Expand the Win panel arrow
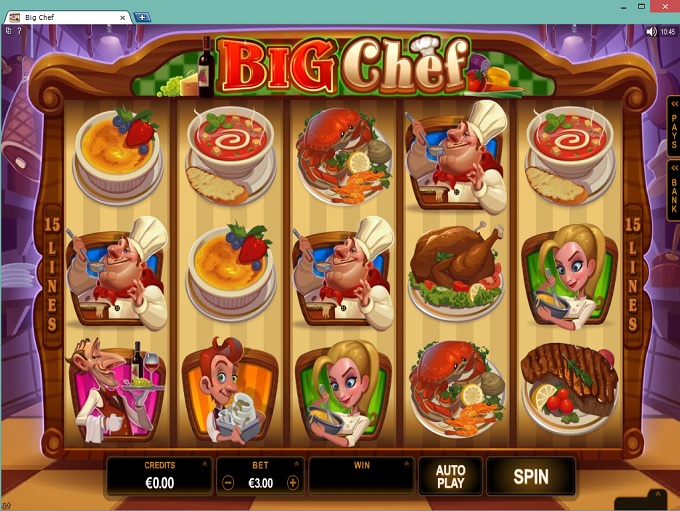The image size is (680, 511). click(404, 465)
